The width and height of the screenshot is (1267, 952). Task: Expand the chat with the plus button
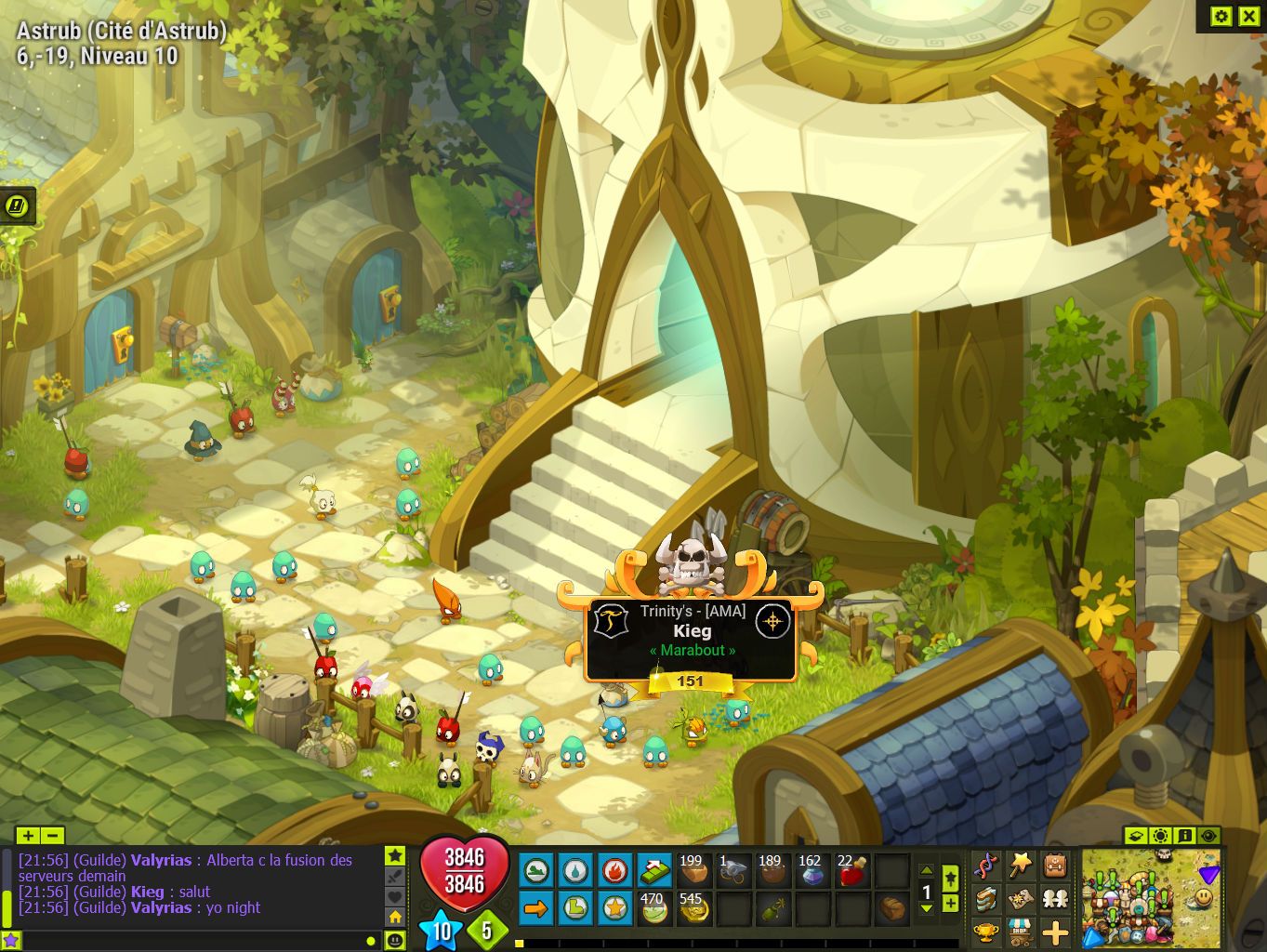pos(28,835)
